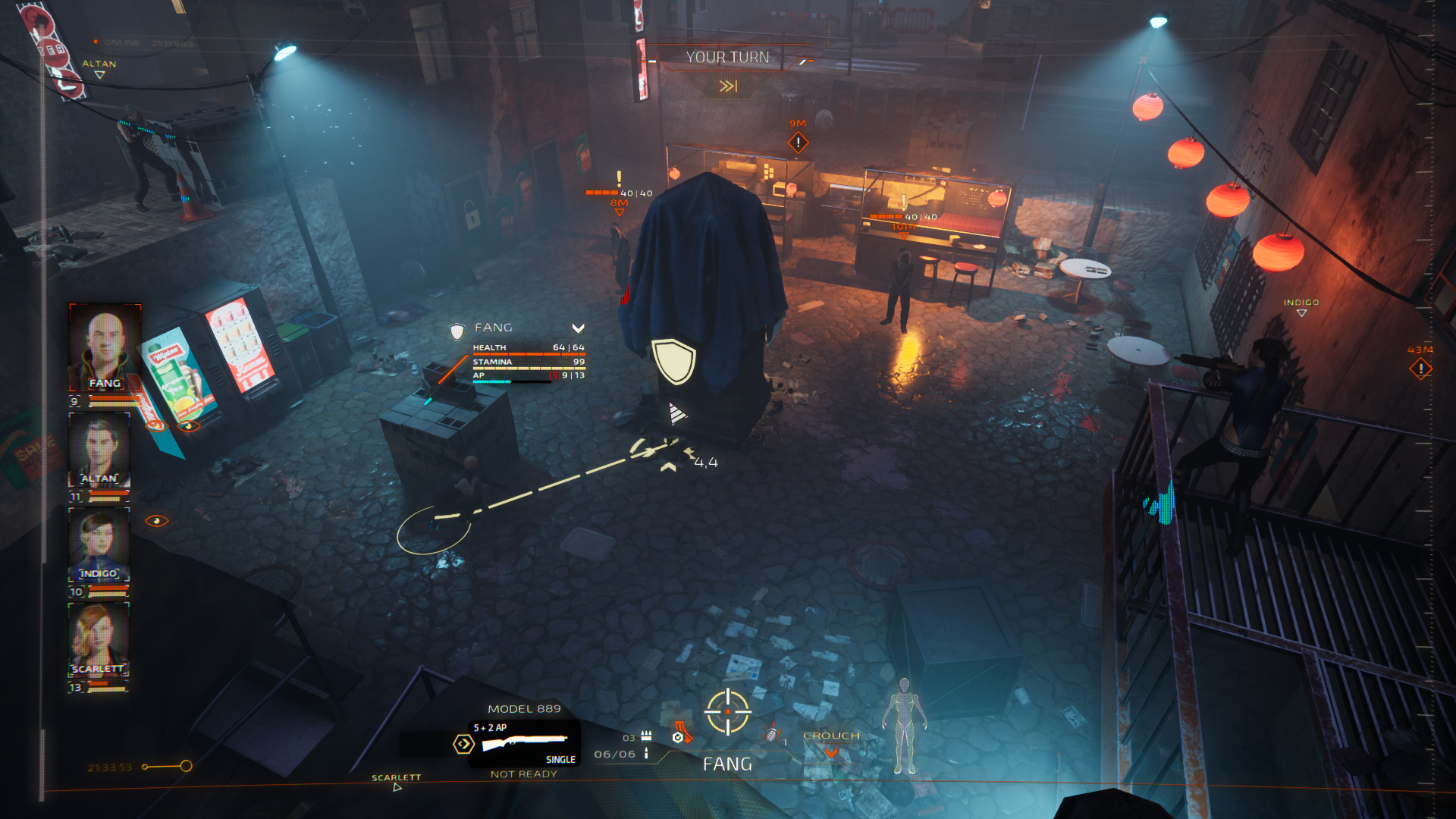
Task: Click the 9M enemy alert marker
Action: (x=798, y=142)
